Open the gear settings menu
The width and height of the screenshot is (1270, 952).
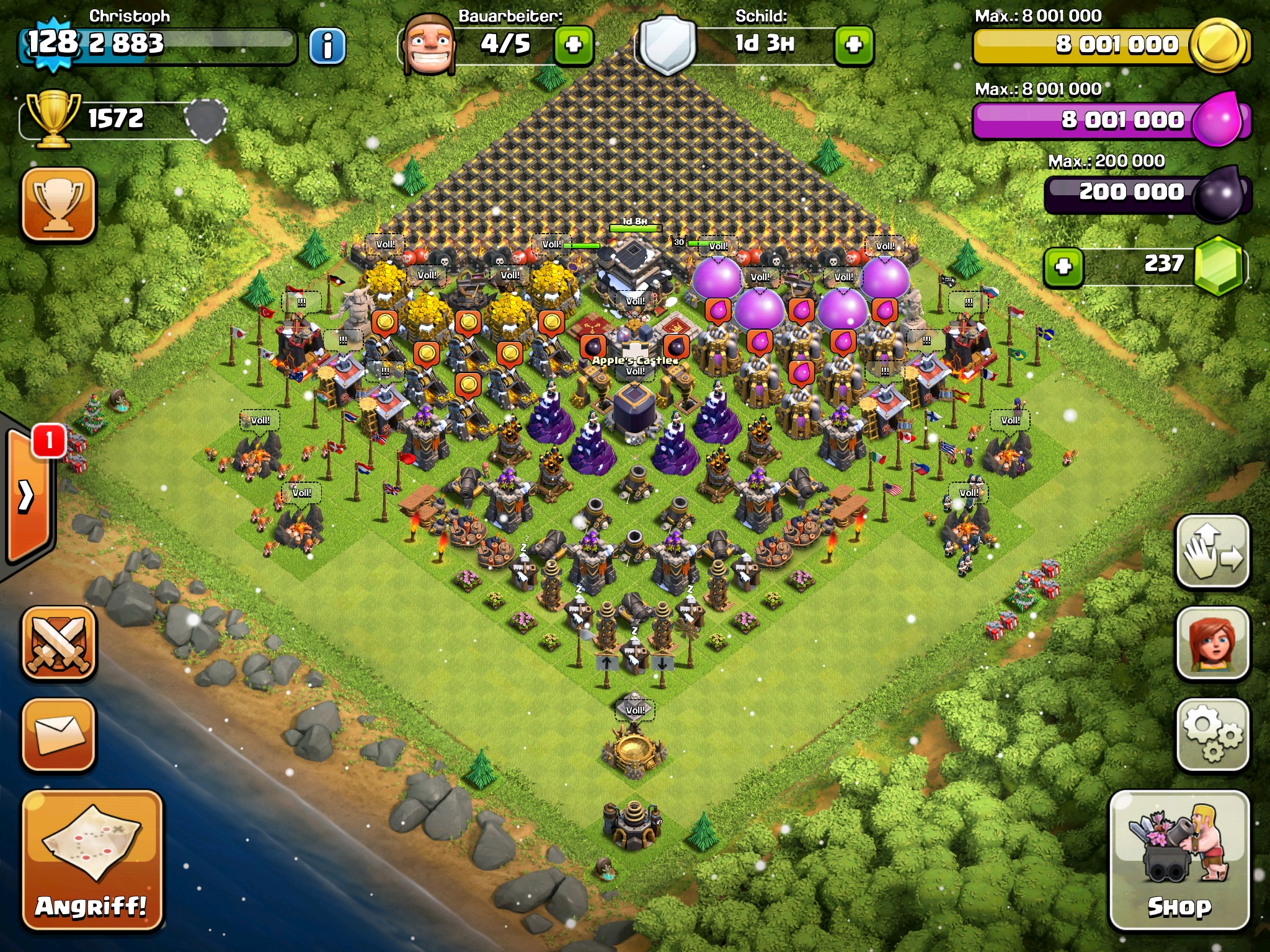click(1212, 734)
